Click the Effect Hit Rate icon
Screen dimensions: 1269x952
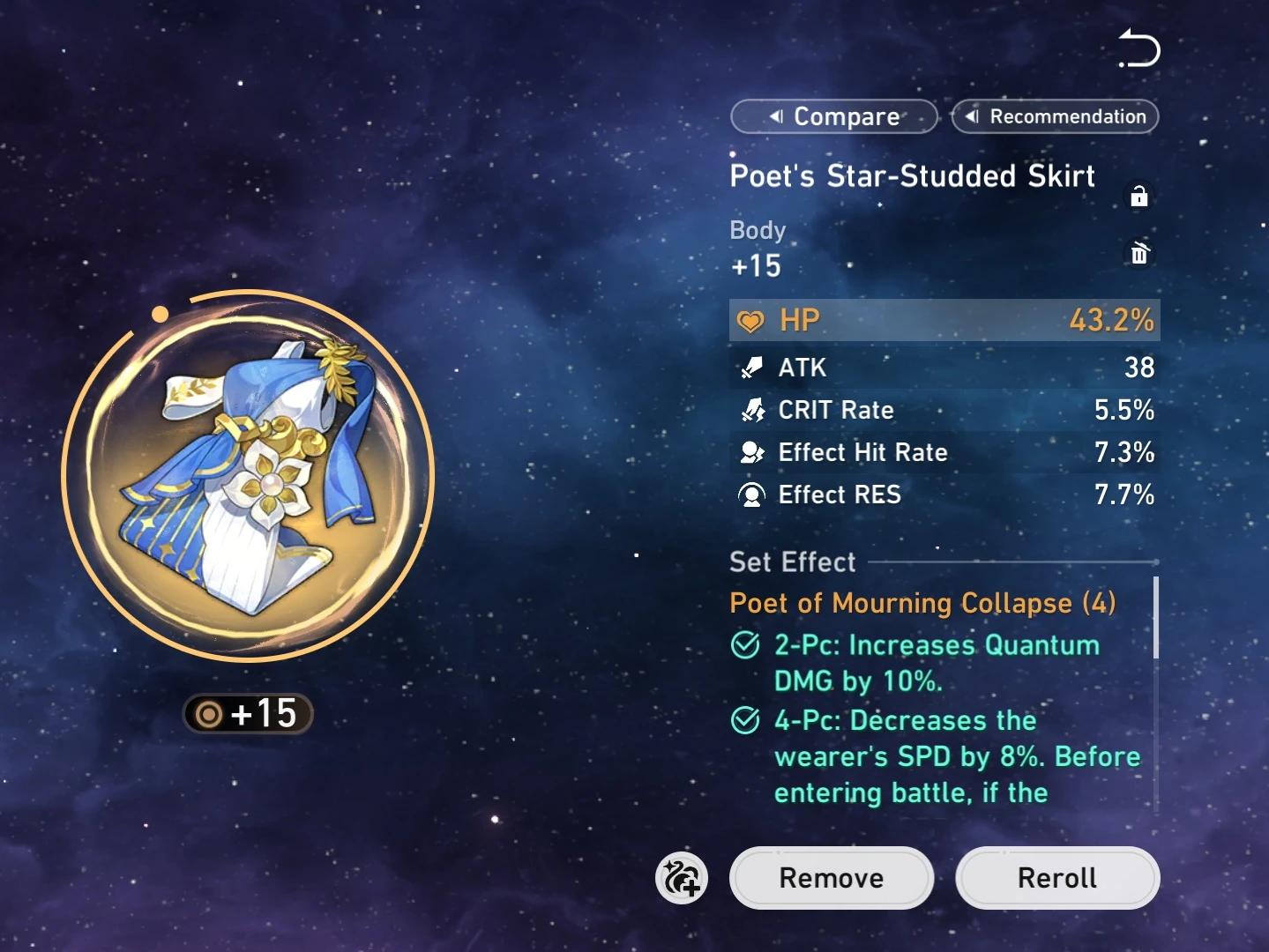click(752, 452)
